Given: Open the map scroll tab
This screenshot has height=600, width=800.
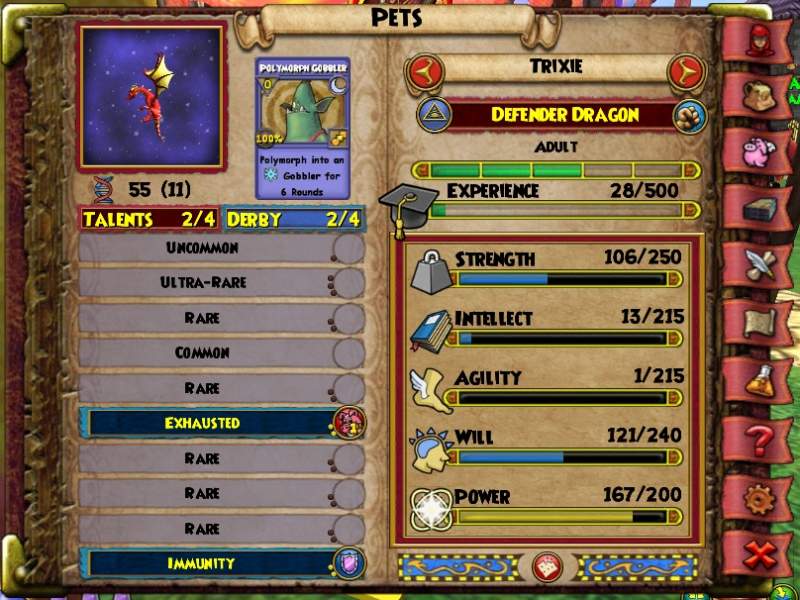Looking at the screenshot, I should click(x=758, y=322).
